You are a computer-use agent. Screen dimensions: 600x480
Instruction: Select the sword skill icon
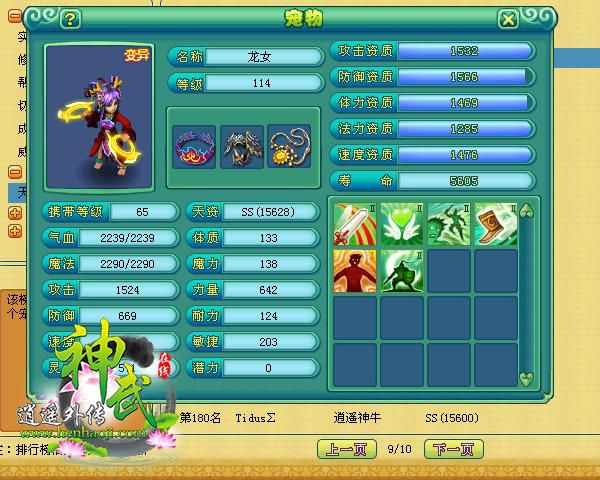(355, 224)
